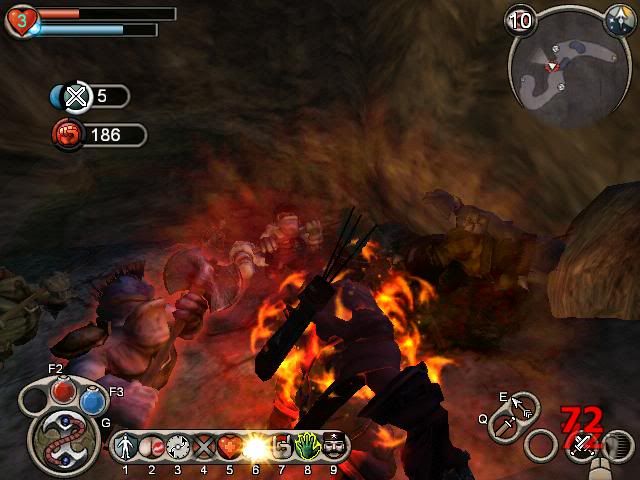Screen dimensions: 640x480
Task: Pick the bearded pirate face icon
Action: click(x=333, y=447)
